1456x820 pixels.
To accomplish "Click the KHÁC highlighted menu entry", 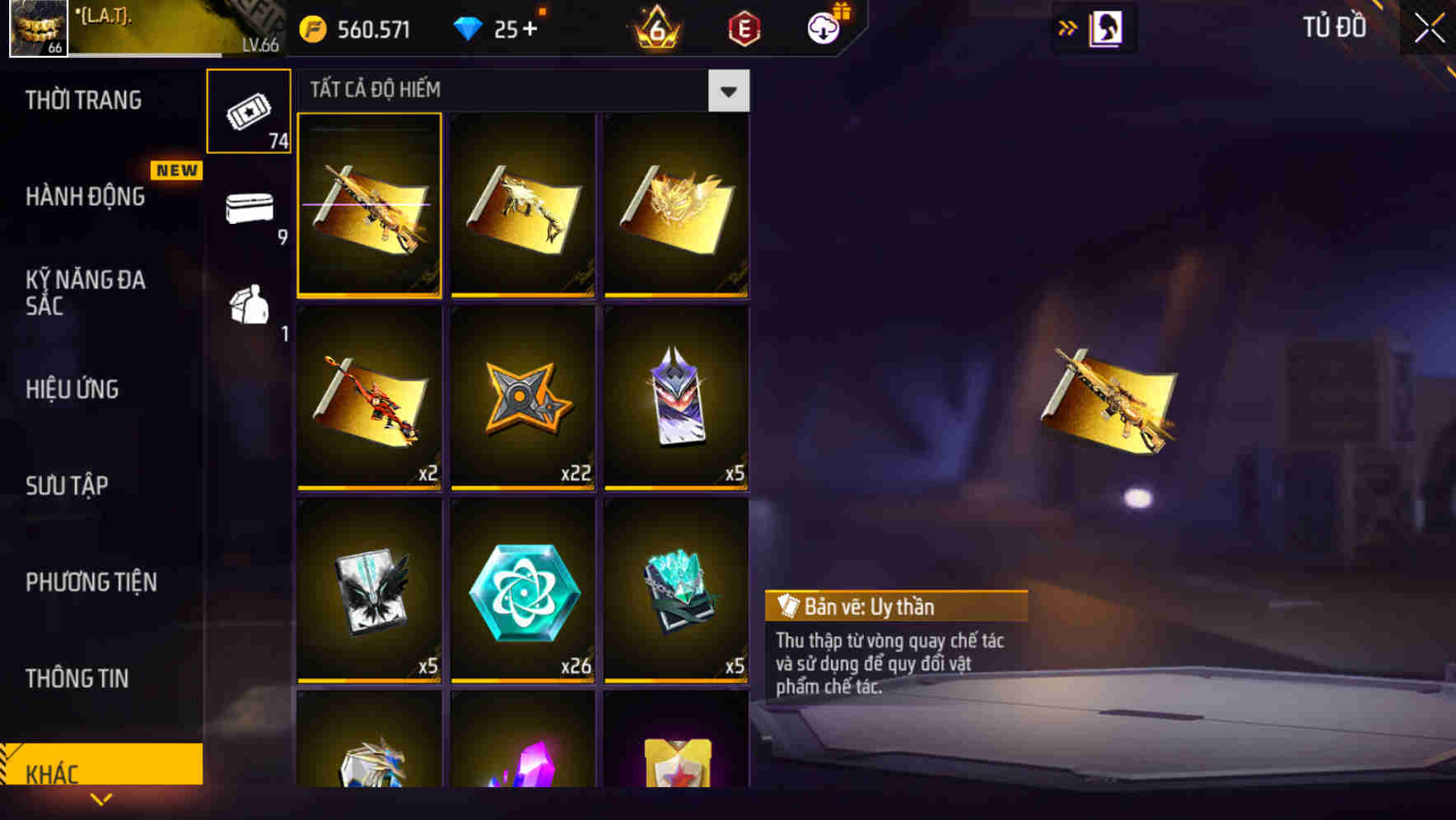I will tap(52, 773).
